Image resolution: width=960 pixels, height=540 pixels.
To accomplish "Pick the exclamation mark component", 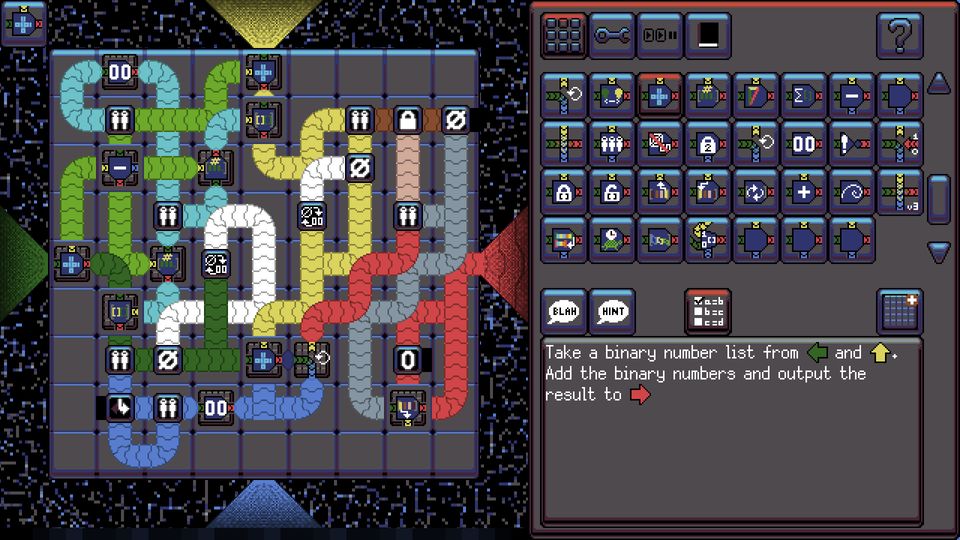I will coord(852,143).
